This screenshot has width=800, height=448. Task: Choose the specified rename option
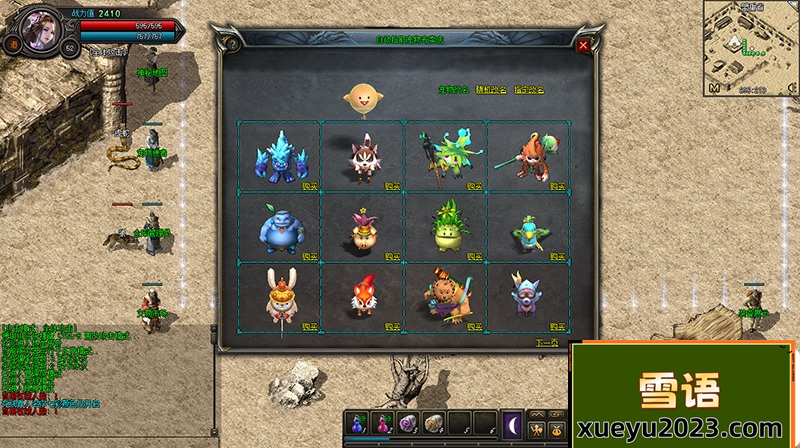click(527, 90)
